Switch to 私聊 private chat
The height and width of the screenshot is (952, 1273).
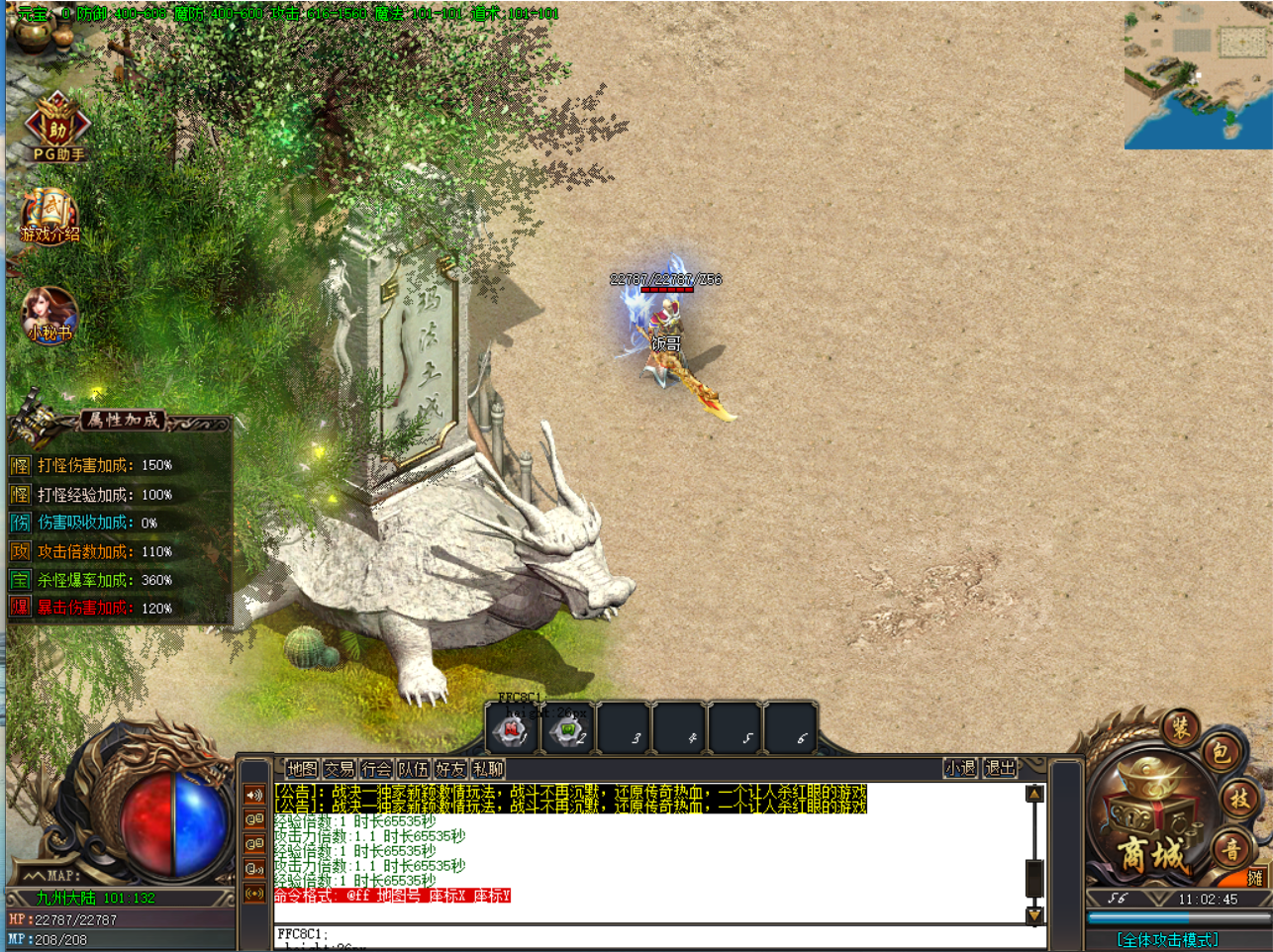pos(488,769)
